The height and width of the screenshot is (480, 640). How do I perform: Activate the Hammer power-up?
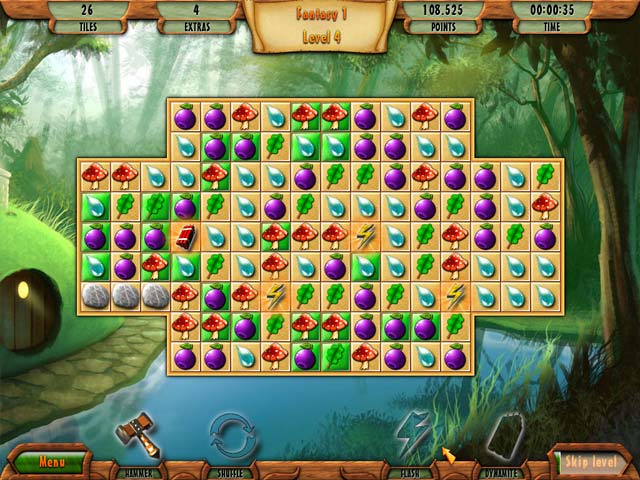click(137, 438)
